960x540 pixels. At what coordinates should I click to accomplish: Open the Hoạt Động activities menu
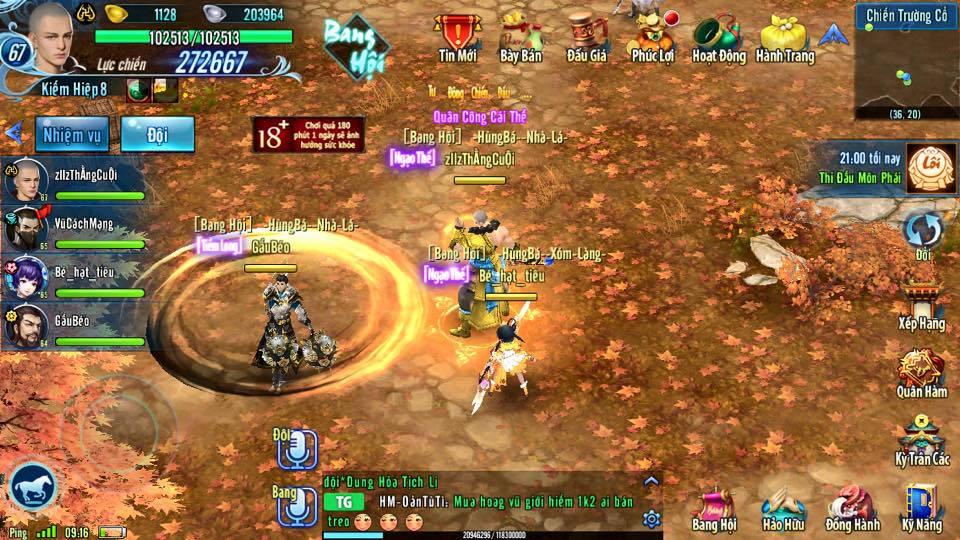click(718, 37)
